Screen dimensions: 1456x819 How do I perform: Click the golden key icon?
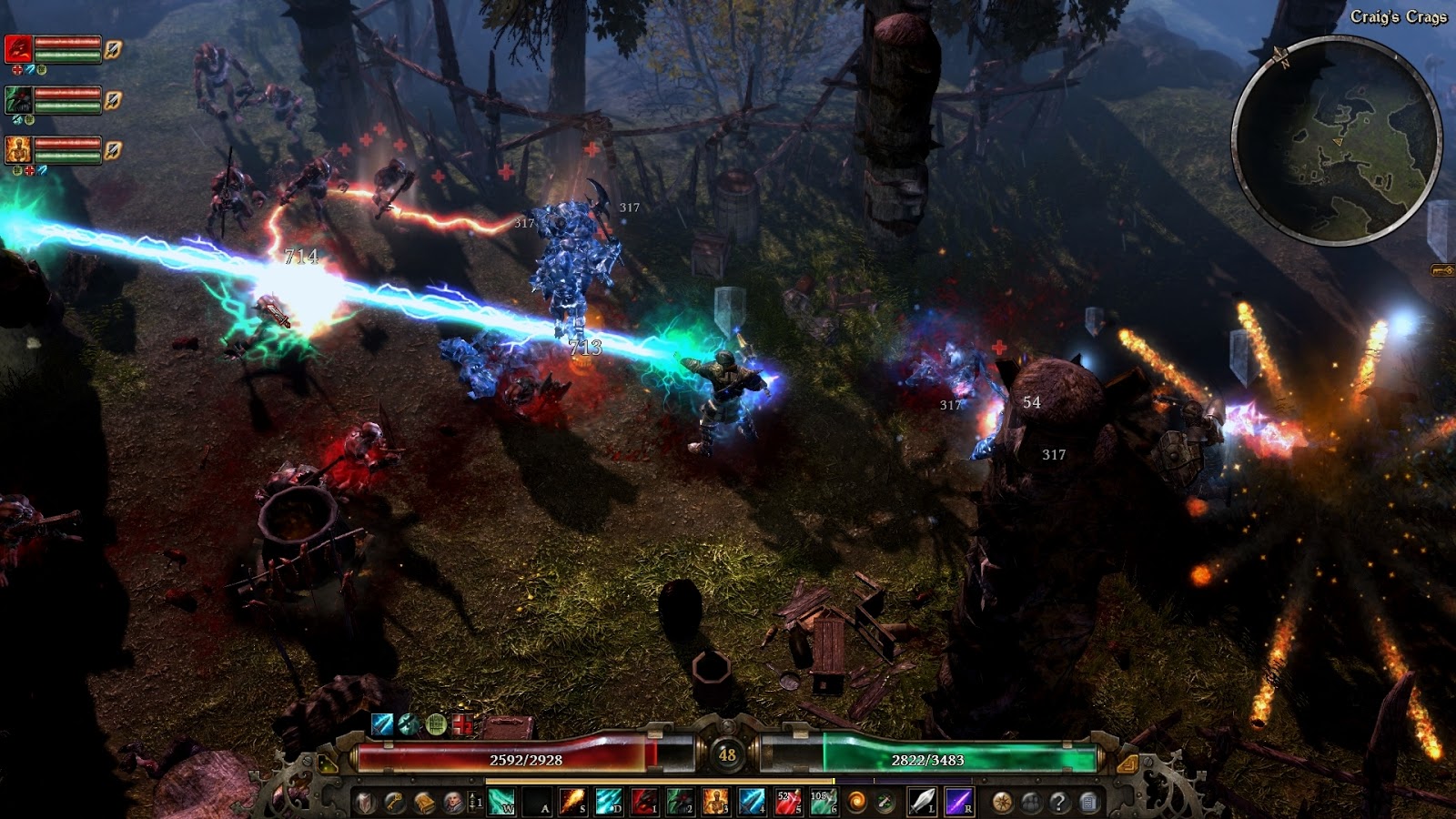coord(394,803)
